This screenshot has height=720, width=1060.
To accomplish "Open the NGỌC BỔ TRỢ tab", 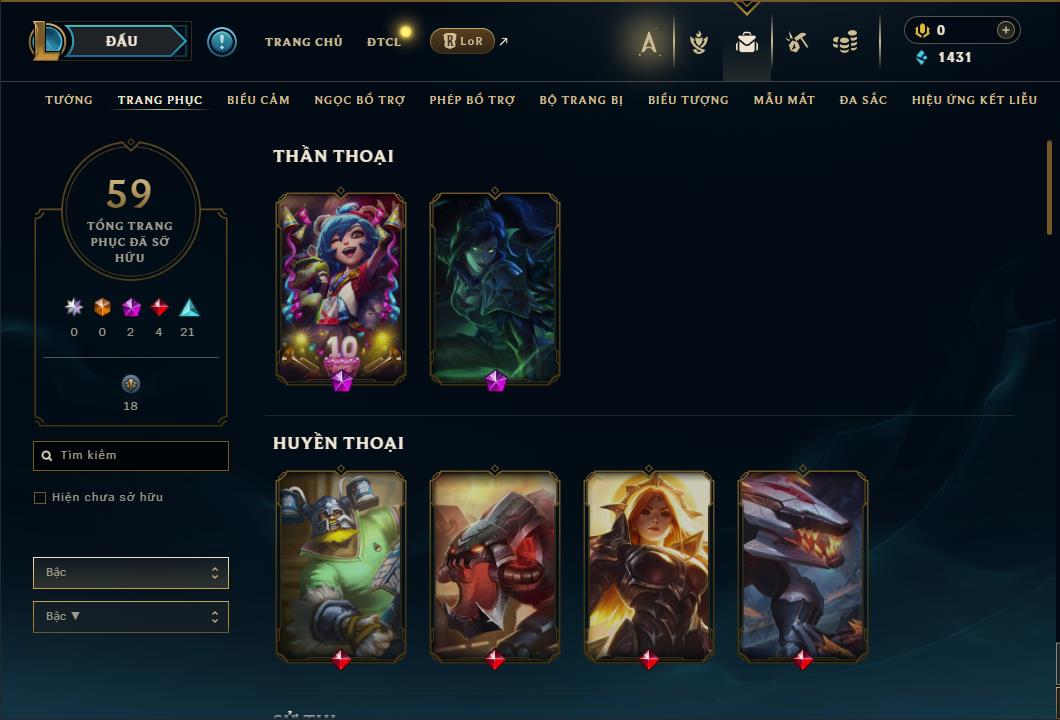I will [360, 100].
